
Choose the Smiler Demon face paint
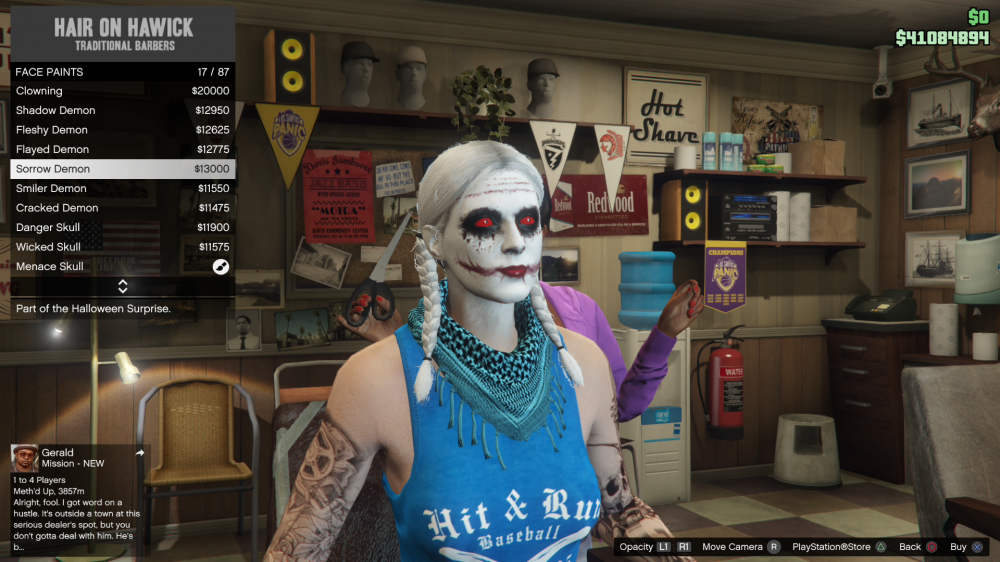[122, 188]
